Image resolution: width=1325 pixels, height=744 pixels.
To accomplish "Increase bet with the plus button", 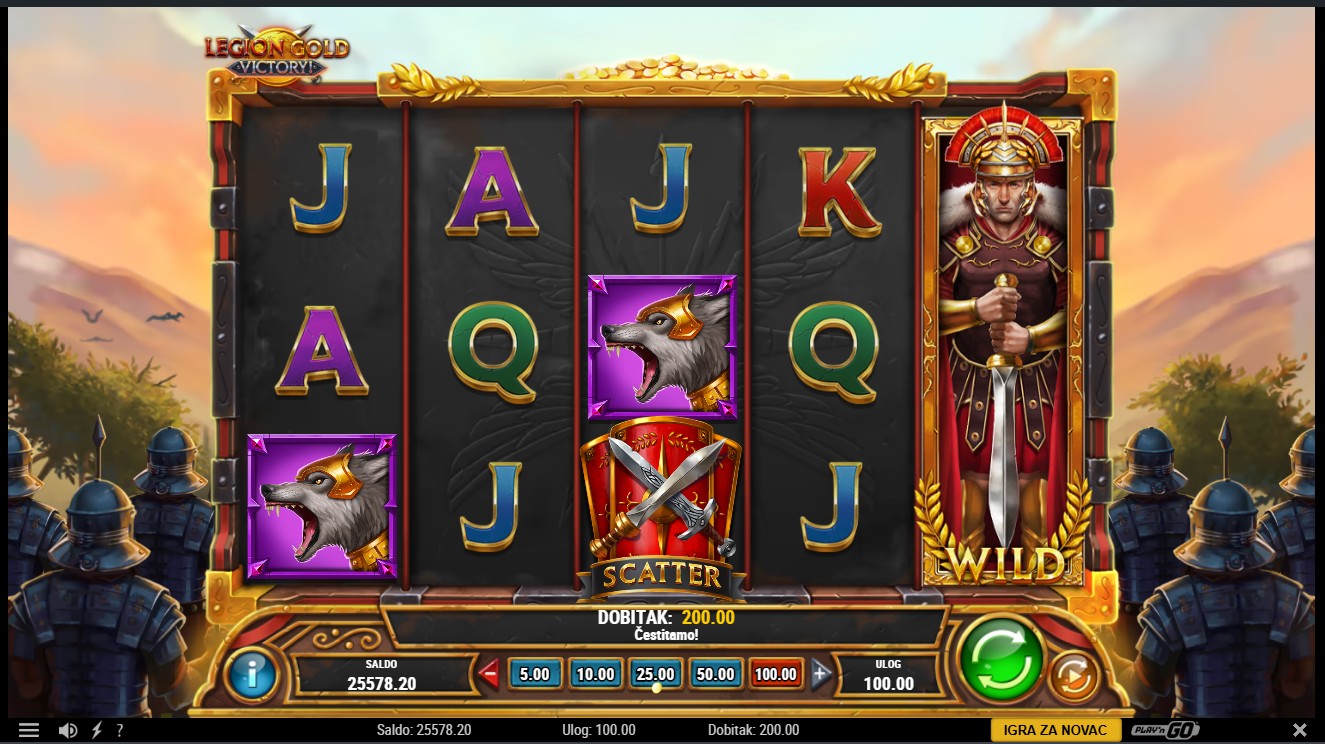I will 821,674.
